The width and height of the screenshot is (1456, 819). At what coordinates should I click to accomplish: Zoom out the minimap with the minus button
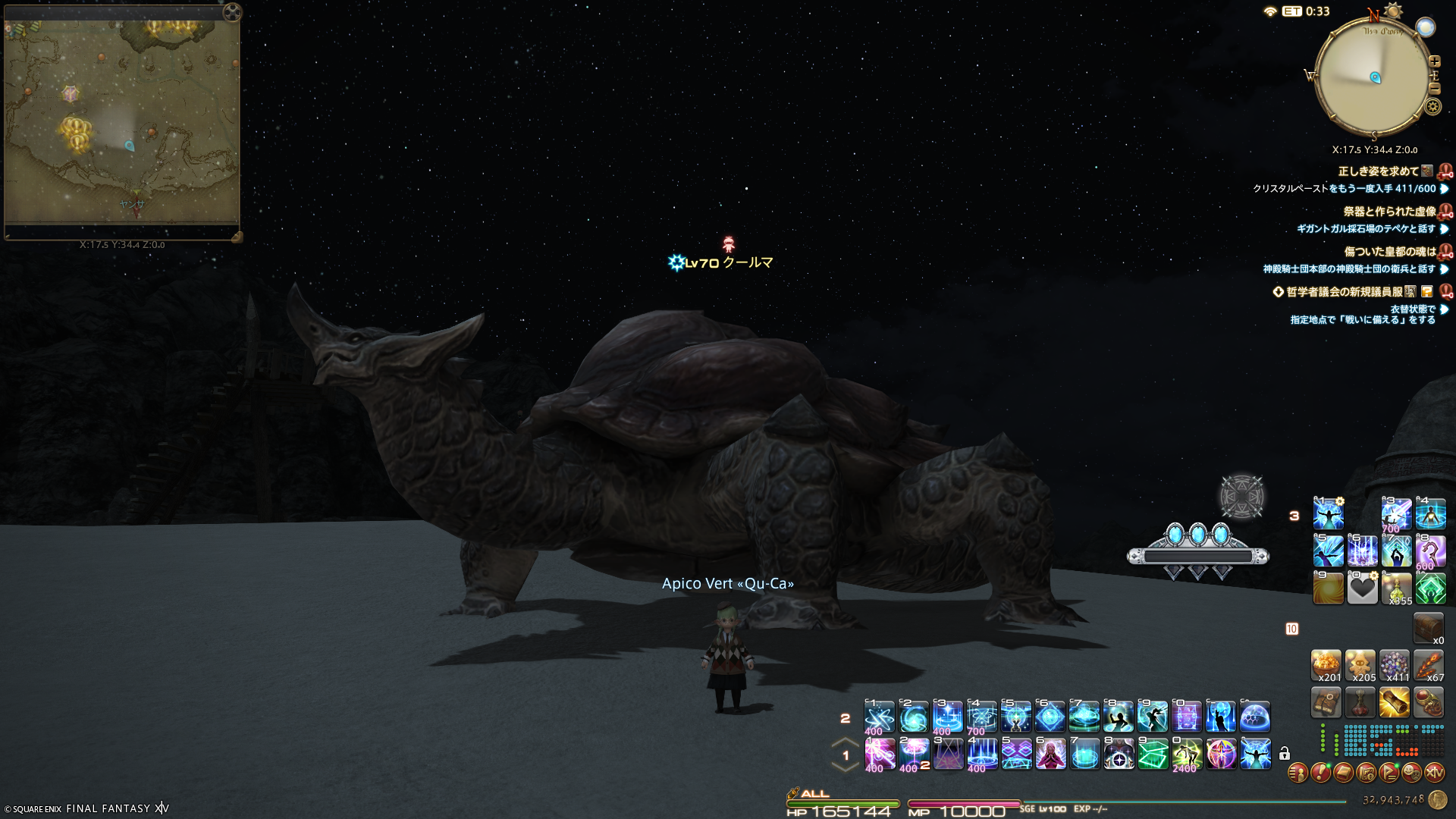[1434, 89]
